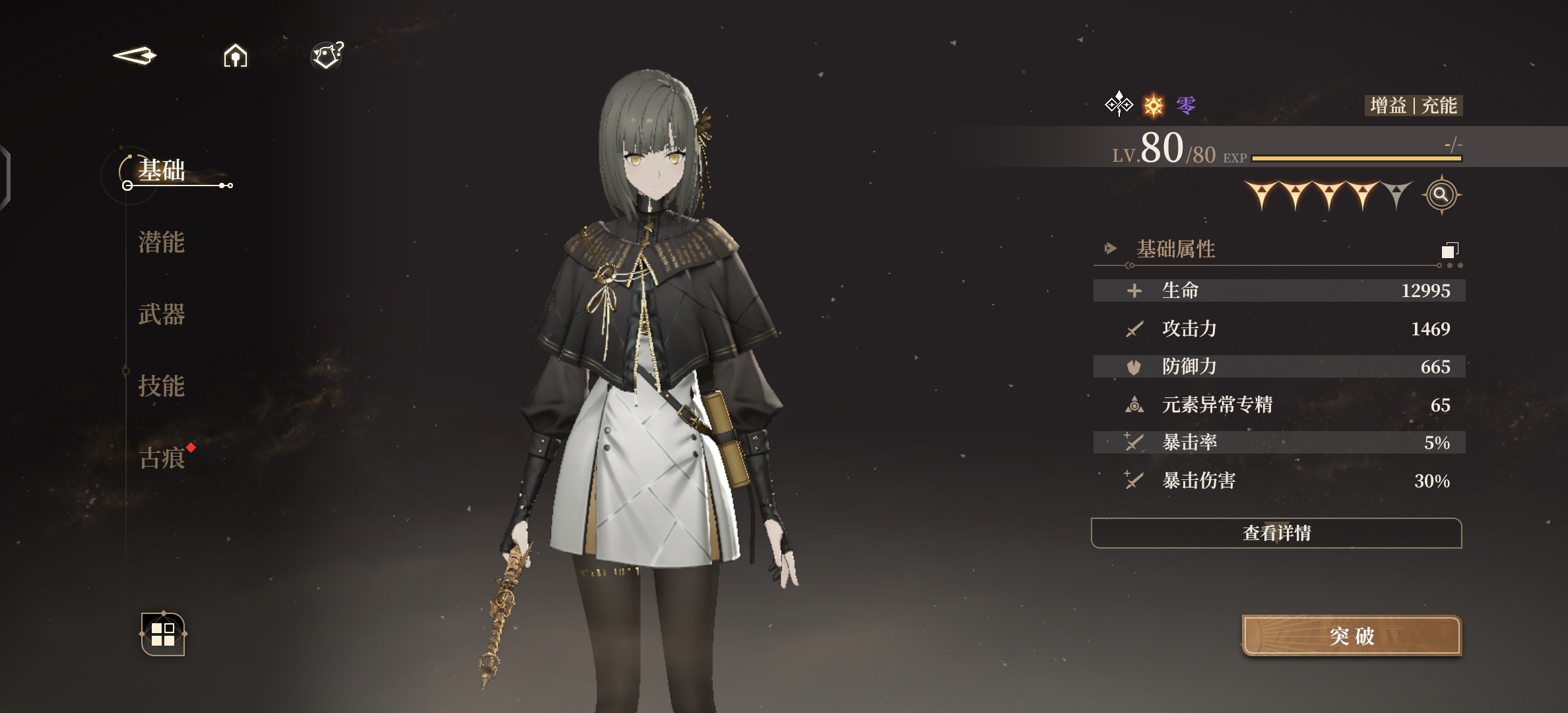This screenshot has width=1568, height=713.
Task: Tap the orange sun element icon
Action: [x=1154, y=106]
